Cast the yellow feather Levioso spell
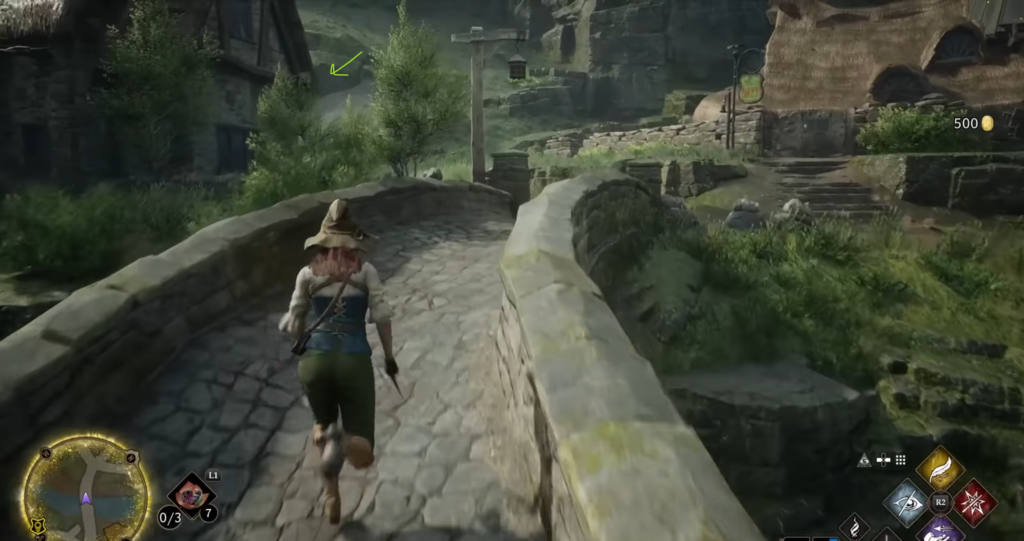Screen dimensions: 1024x541 (939, 468)
